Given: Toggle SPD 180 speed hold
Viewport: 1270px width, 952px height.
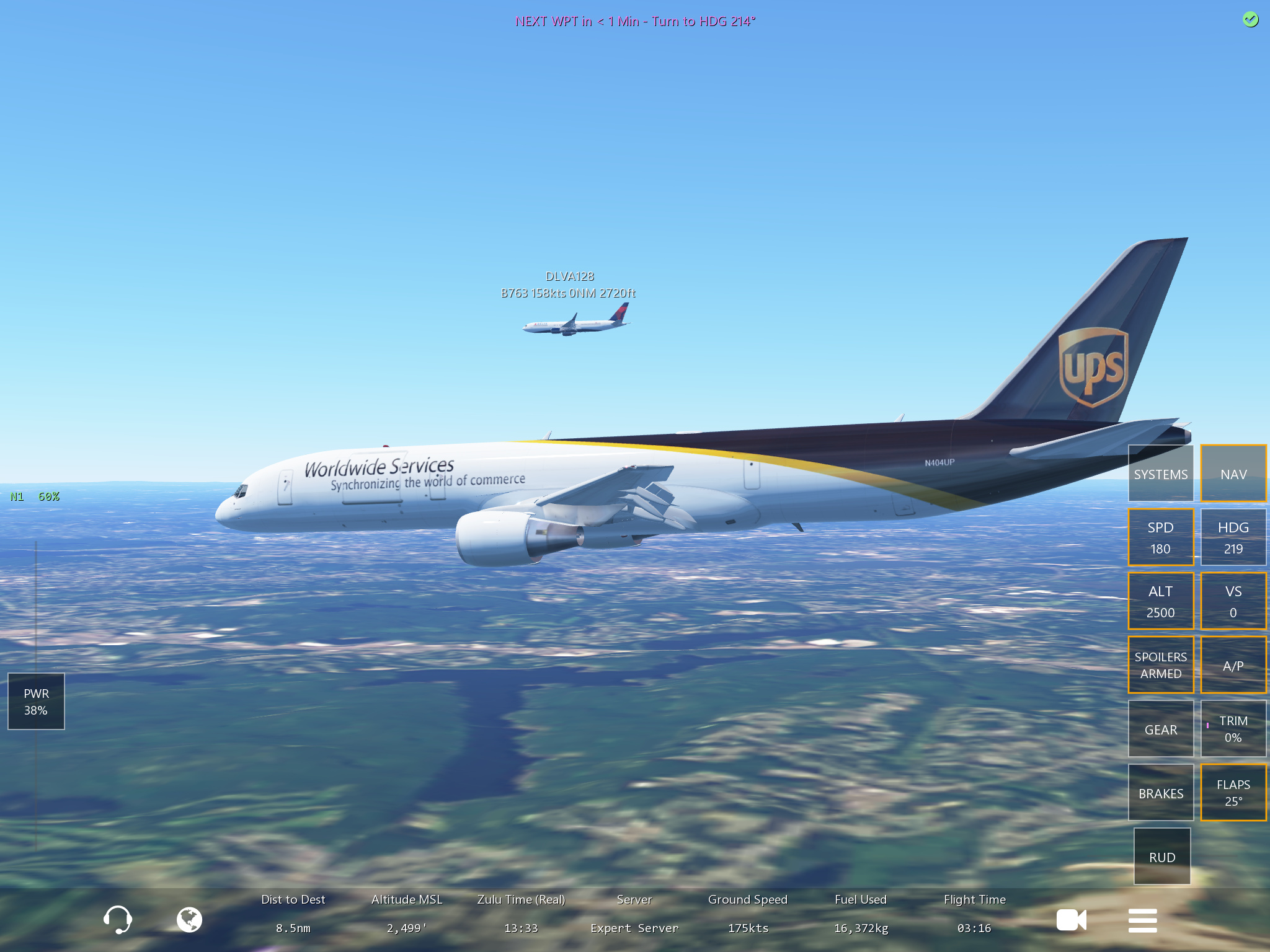Looking at the screenshot, I should (x=1160, y=537).
